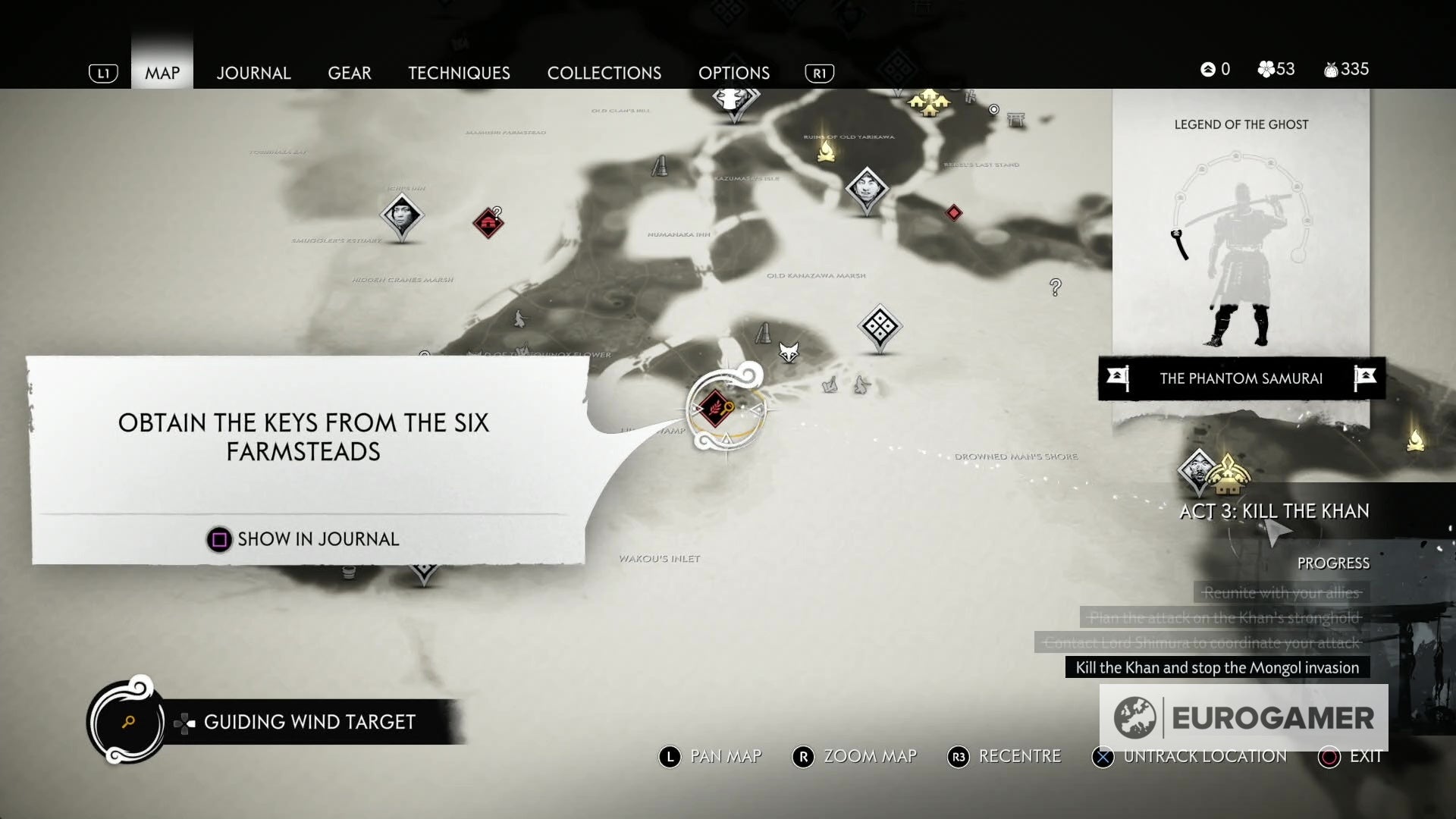This screenshot has height=819, width=1456.
Task: Select the TECHNIQUES tab
Action: pyautogui.click(x=459, y=73)
